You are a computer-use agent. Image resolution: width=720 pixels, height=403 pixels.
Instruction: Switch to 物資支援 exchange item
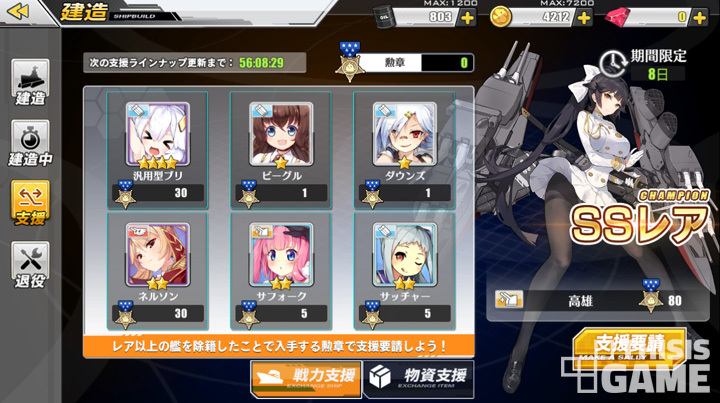(x=418, y=378)
